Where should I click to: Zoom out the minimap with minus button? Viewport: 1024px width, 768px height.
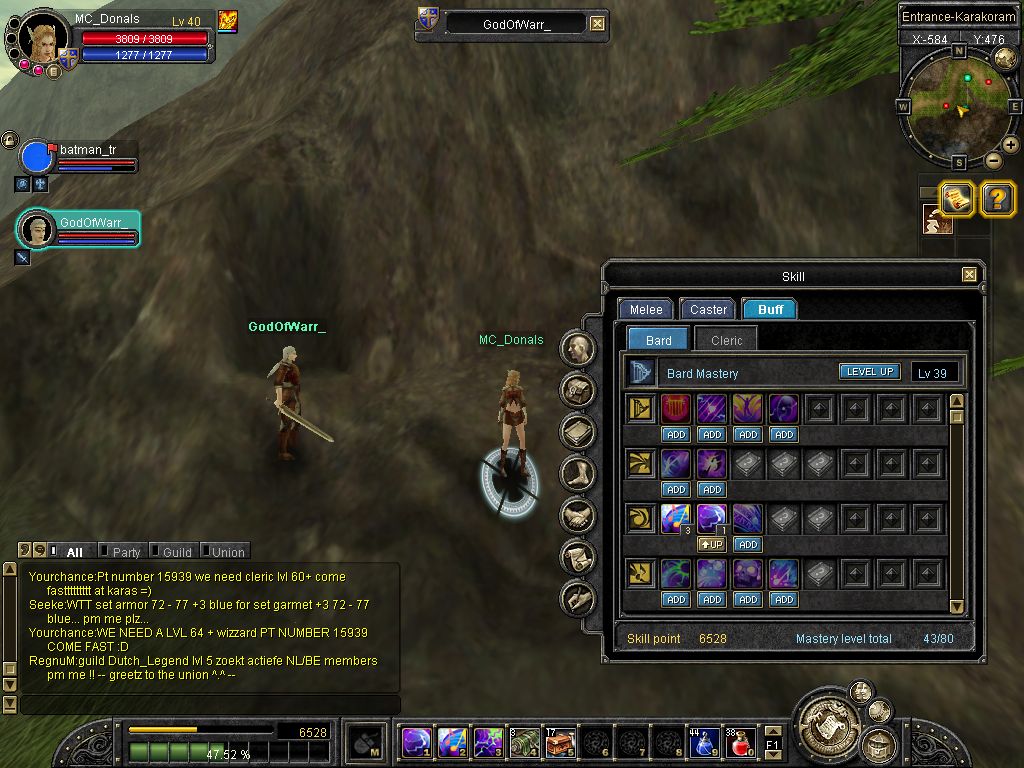(993, 160)
